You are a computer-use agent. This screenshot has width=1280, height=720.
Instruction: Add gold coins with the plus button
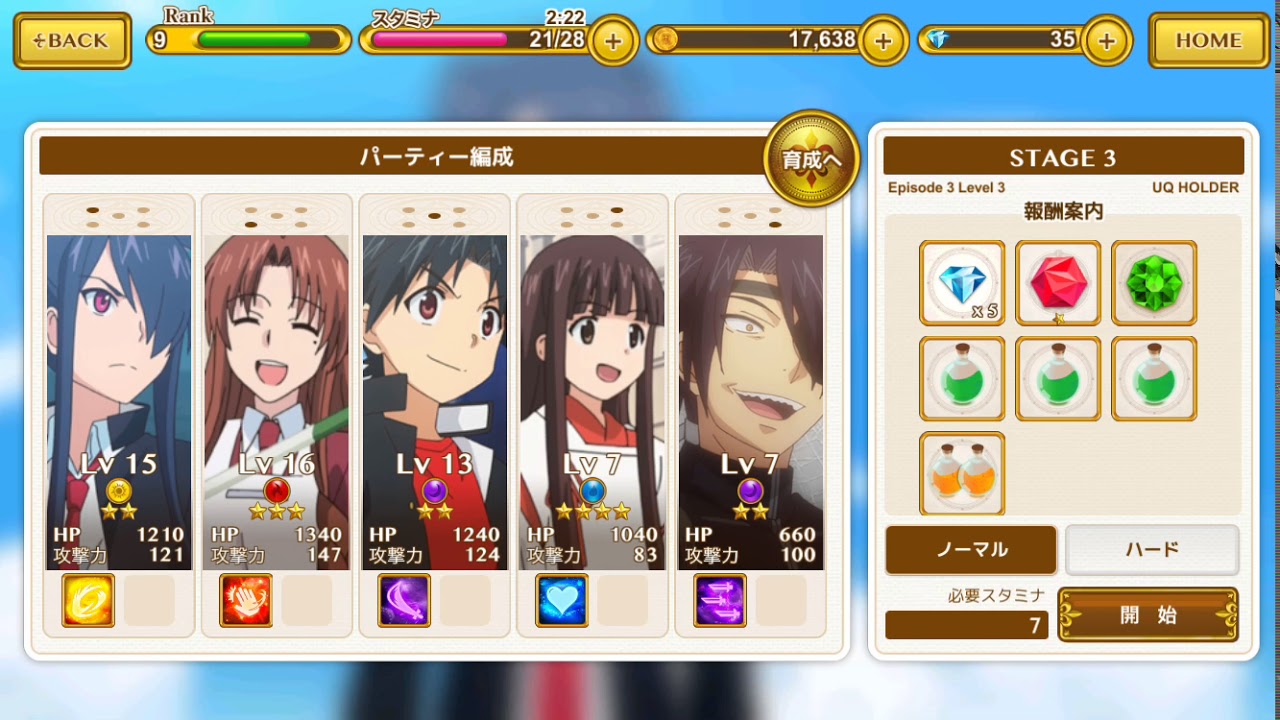(x=883, y=41)
